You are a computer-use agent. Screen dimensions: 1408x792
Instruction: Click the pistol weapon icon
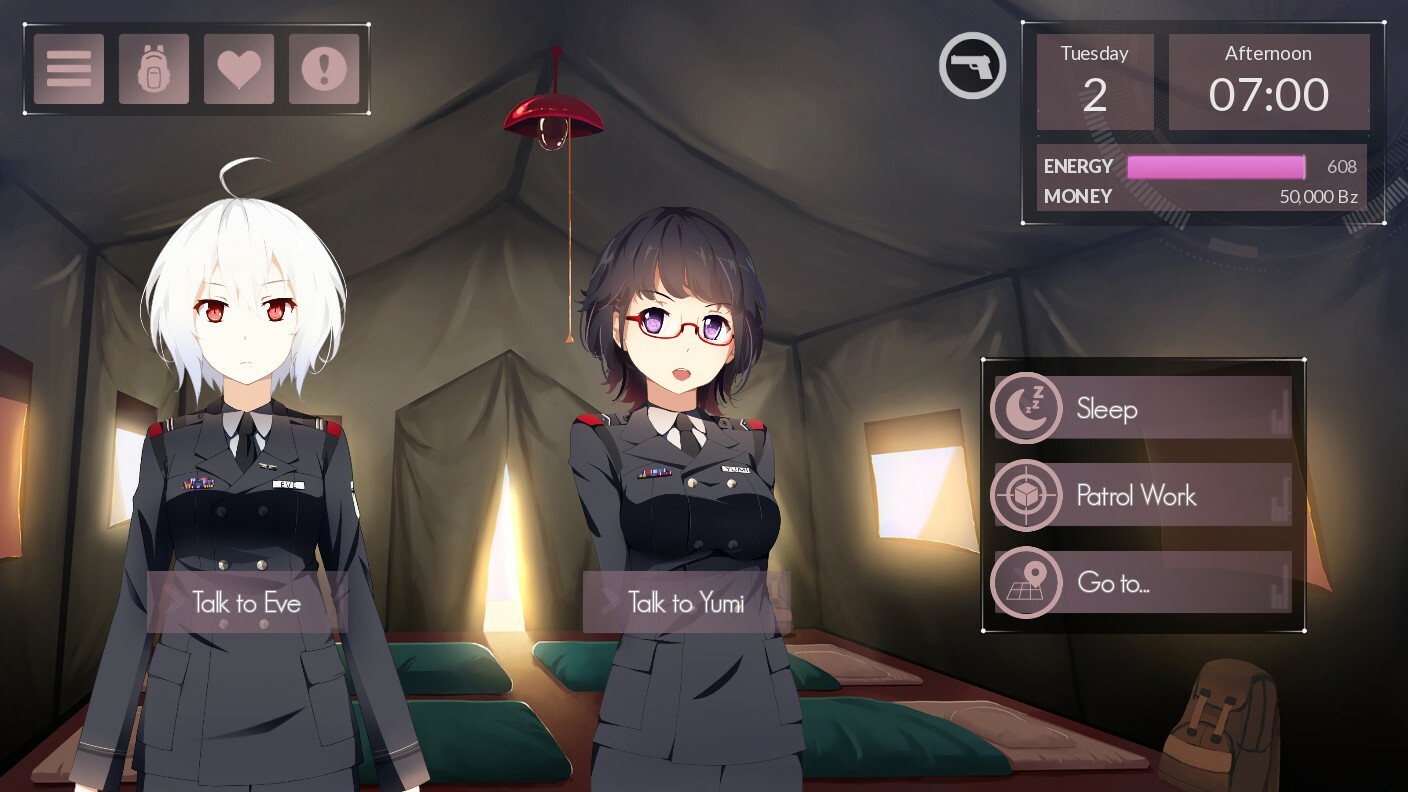coord(972,65)
